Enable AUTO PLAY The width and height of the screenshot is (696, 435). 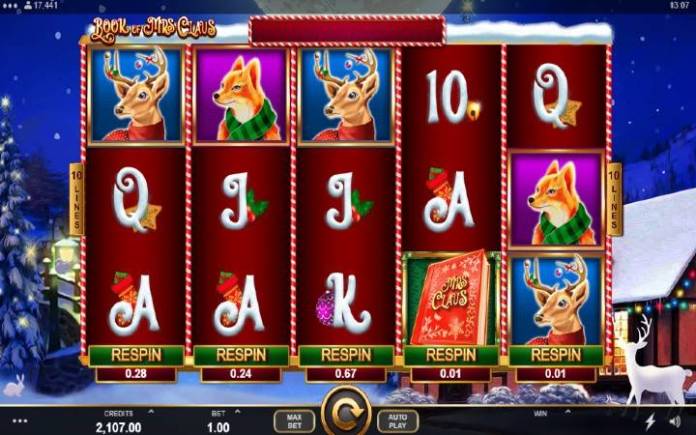click(x=398, y=420)
